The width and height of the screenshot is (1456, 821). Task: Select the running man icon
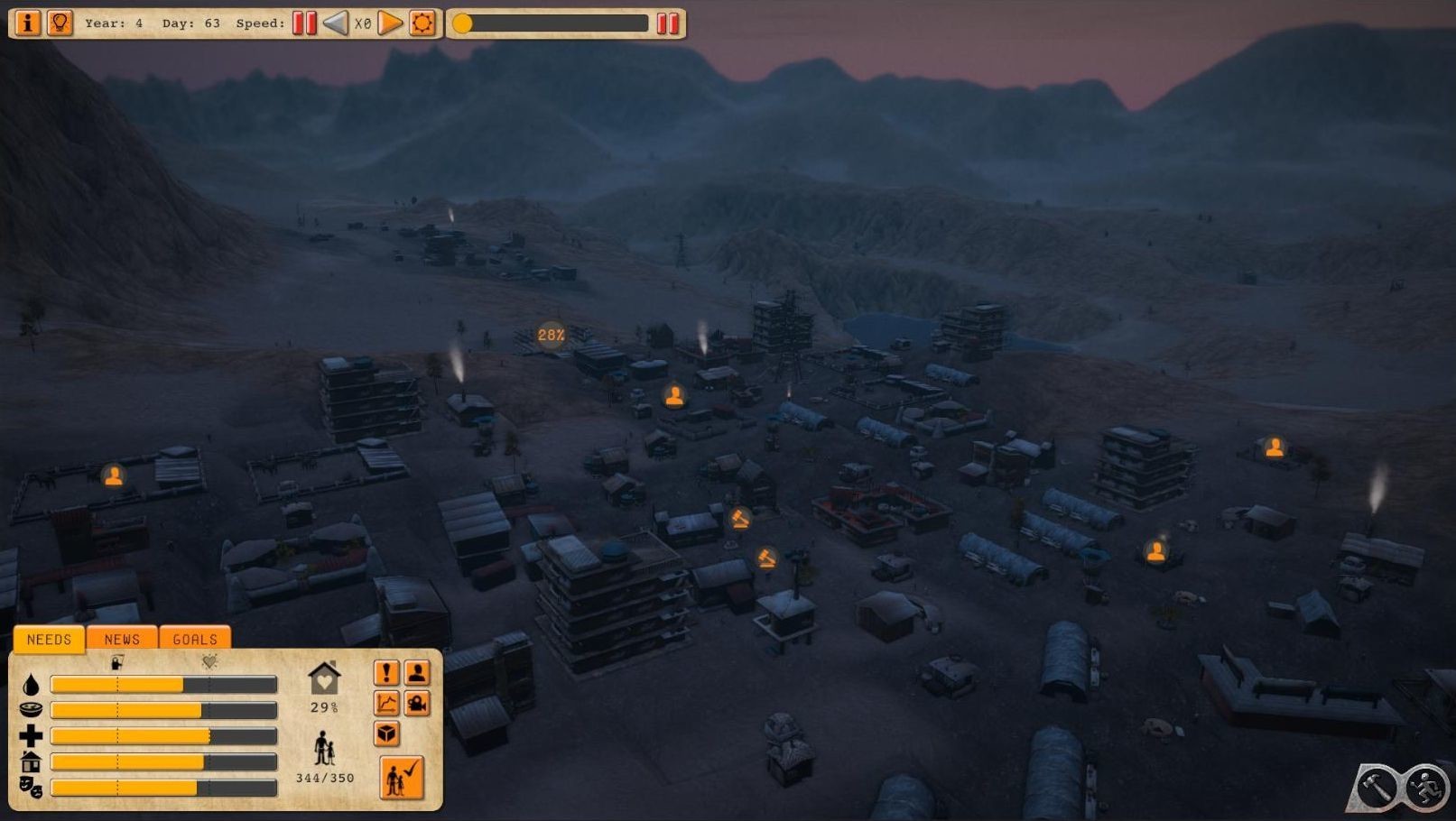(1428, 787)
